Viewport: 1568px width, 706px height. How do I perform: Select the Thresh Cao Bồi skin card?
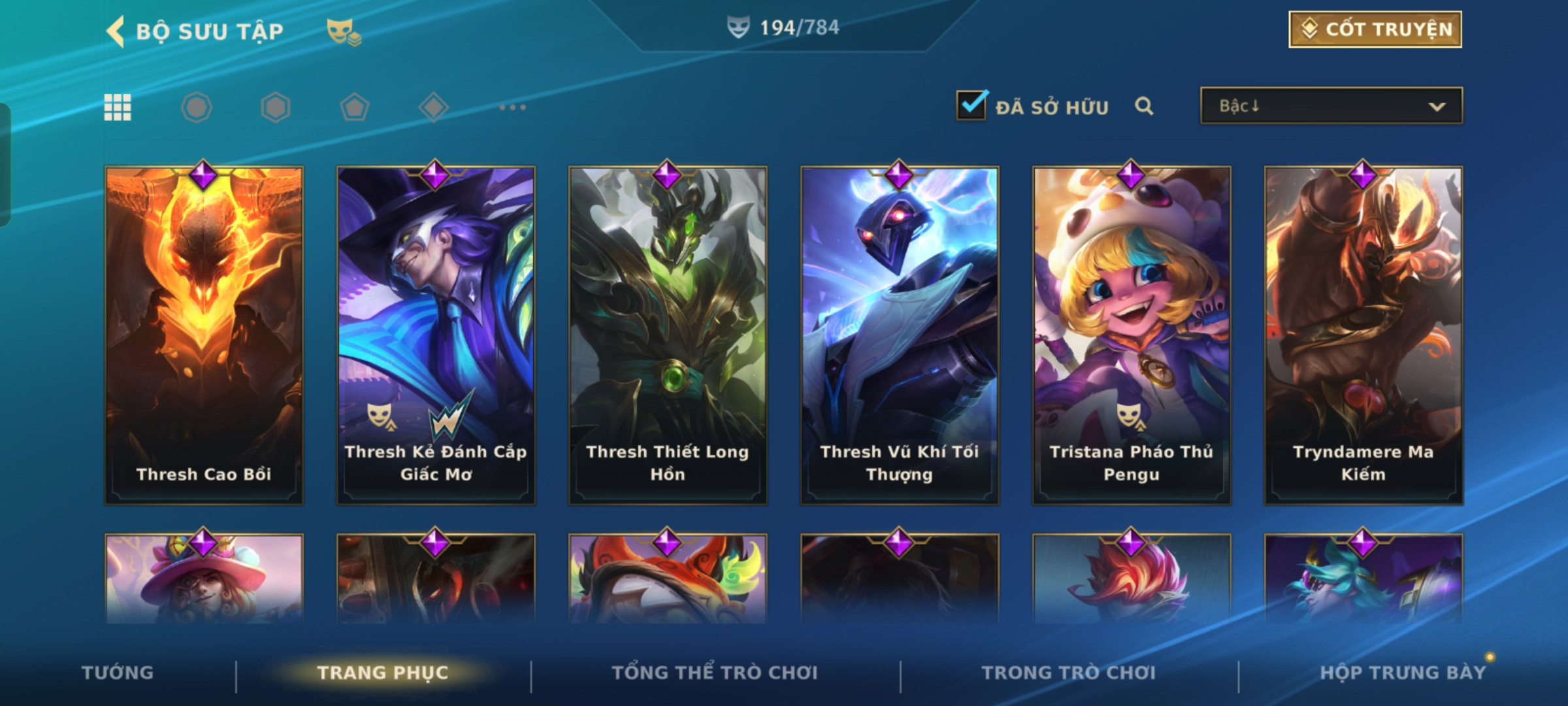(x=204, y=335)
